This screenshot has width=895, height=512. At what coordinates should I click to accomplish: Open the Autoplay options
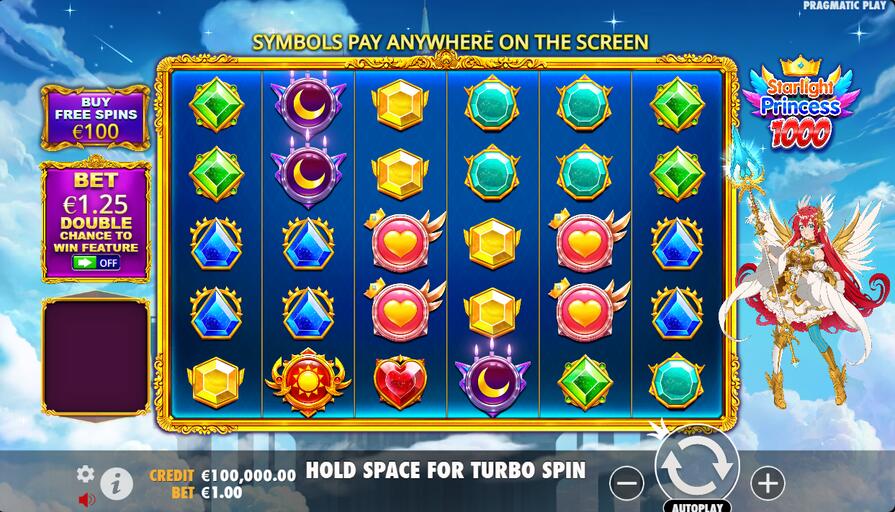[697, 506]
